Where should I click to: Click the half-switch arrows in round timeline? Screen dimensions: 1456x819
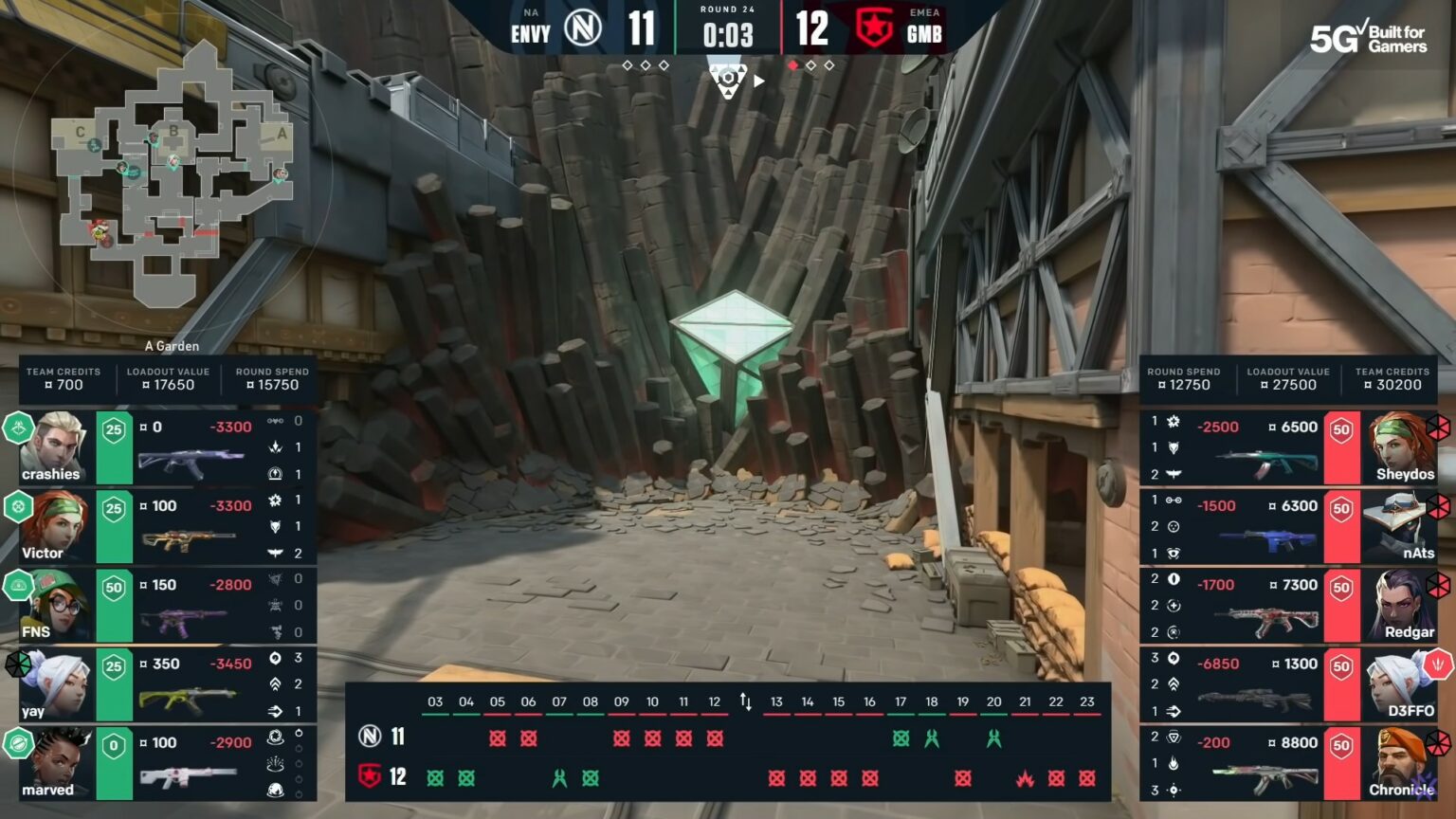tap(746, 702)
